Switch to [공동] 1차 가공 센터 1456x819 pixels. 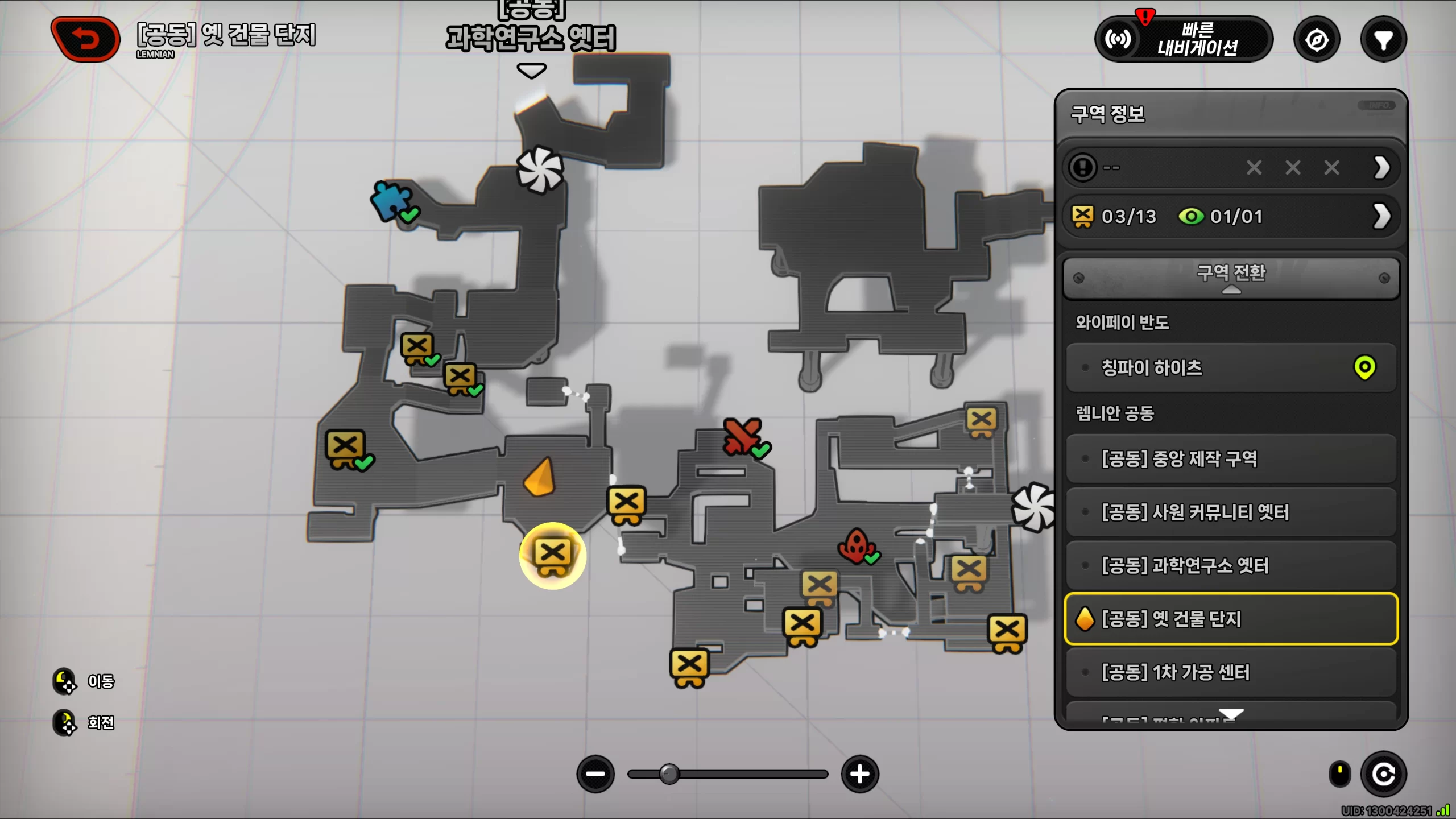tap(1231, 672)
